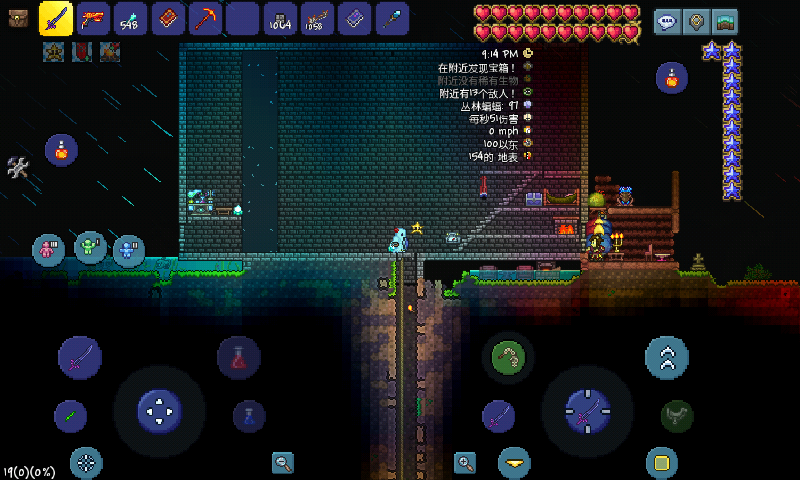800x480 pixels.
Task: Equip the red pickaxe from hotbar
Action: point(205,19)
